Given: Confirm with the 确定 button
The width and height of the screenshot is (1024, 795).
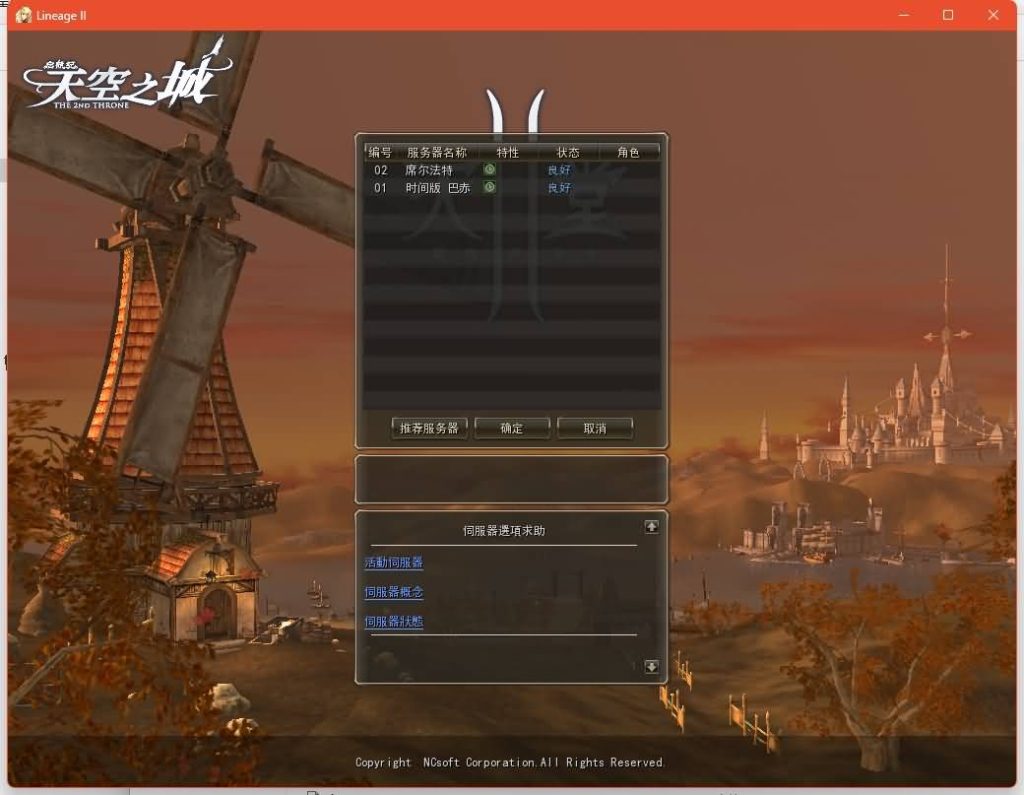Looking at the screenshot, I should (512, 428).
